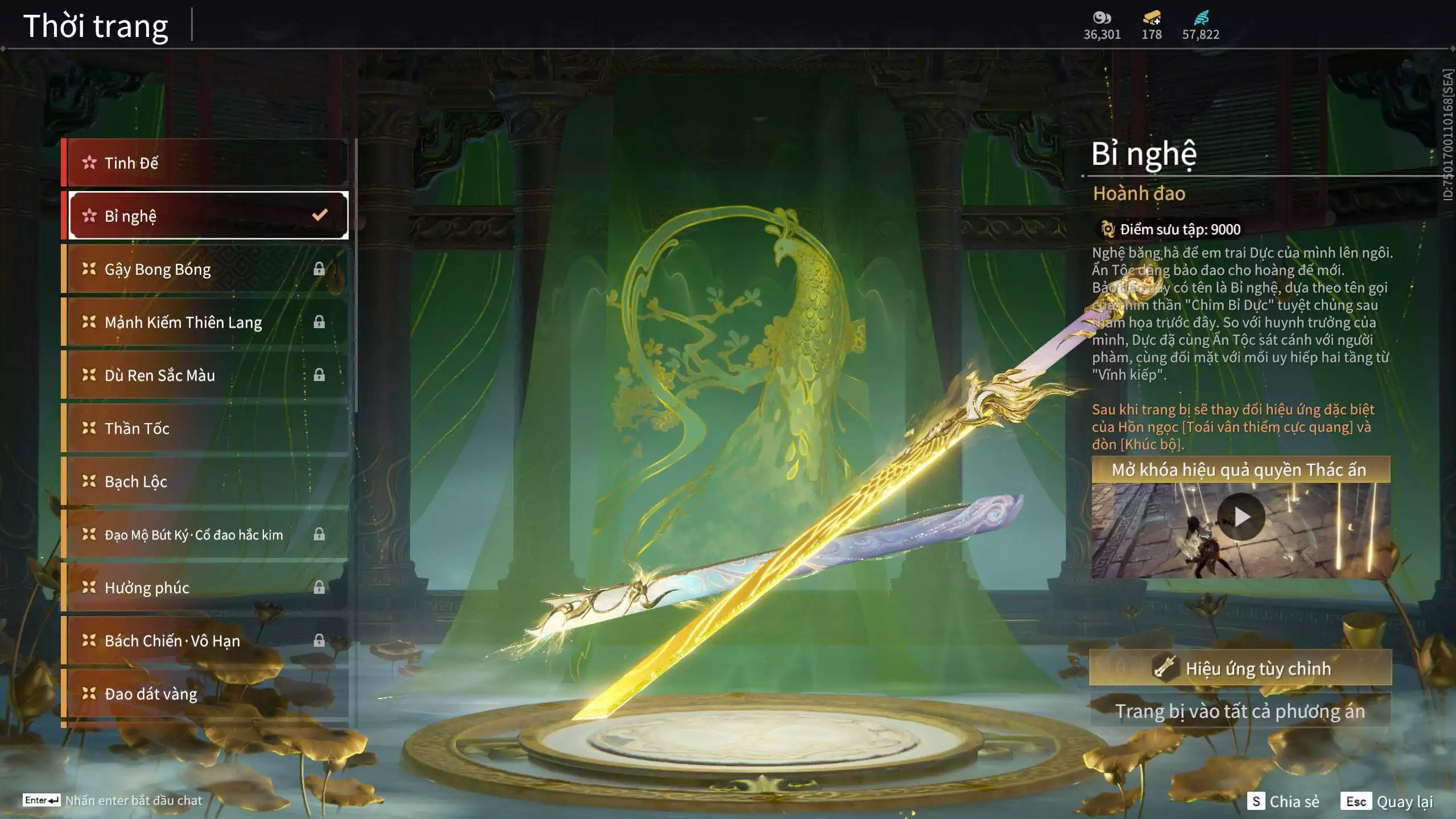
Task: Select the locked Gậy Bong Bóng skin
Action: tap(205, 269)
